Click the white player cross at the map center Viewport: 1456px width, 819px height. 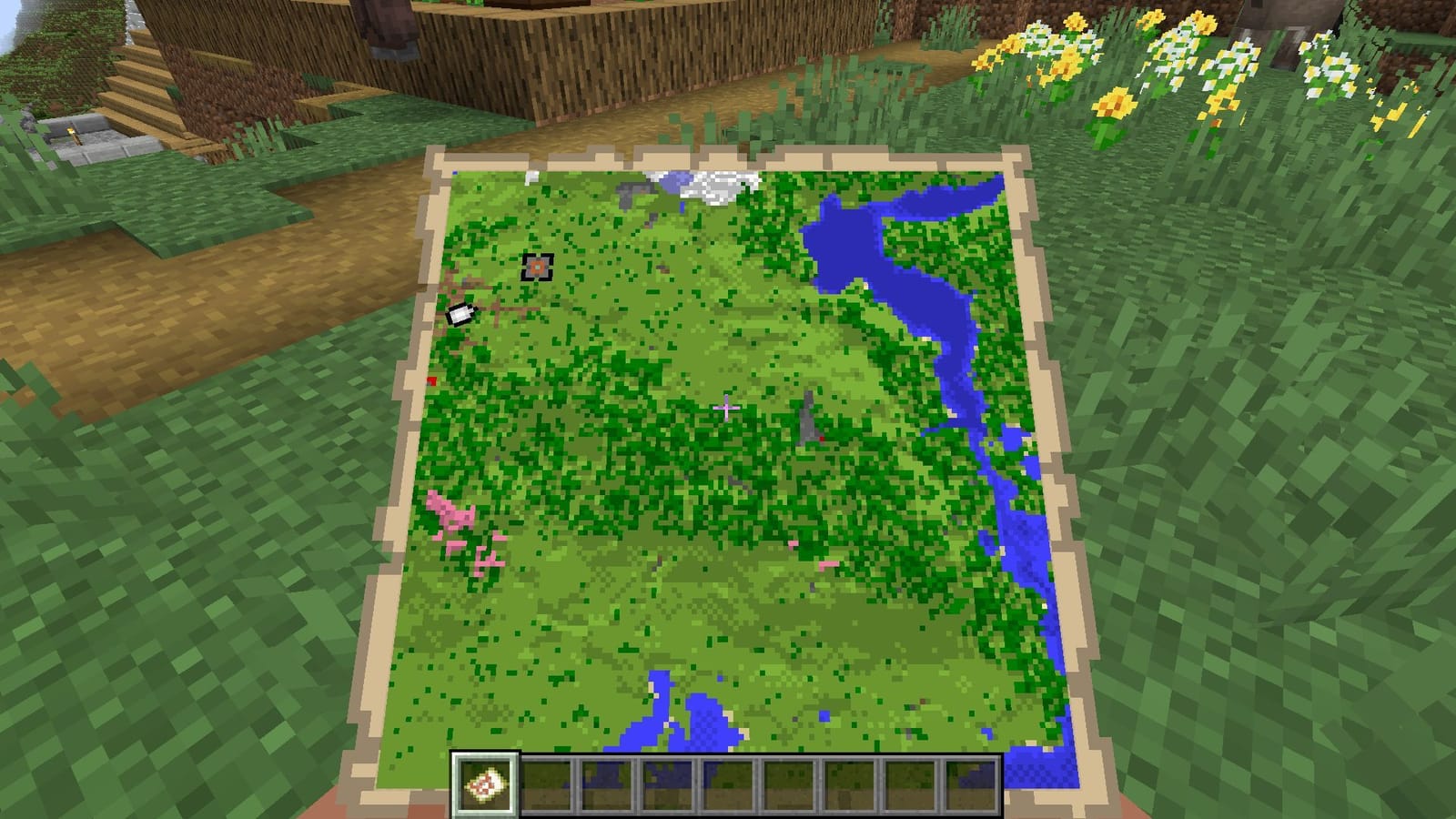tap(728, 407)
